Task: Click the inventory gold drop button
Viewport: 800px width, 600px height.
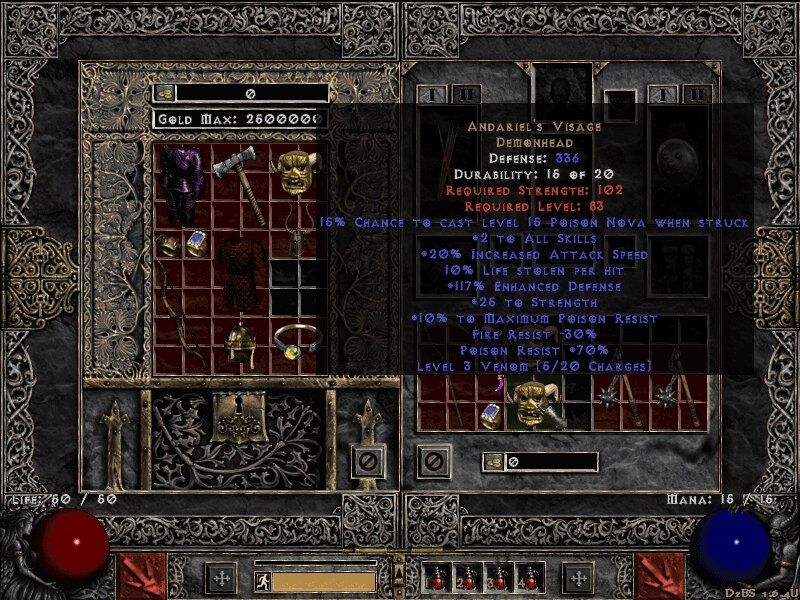Action: pos(493,461)
